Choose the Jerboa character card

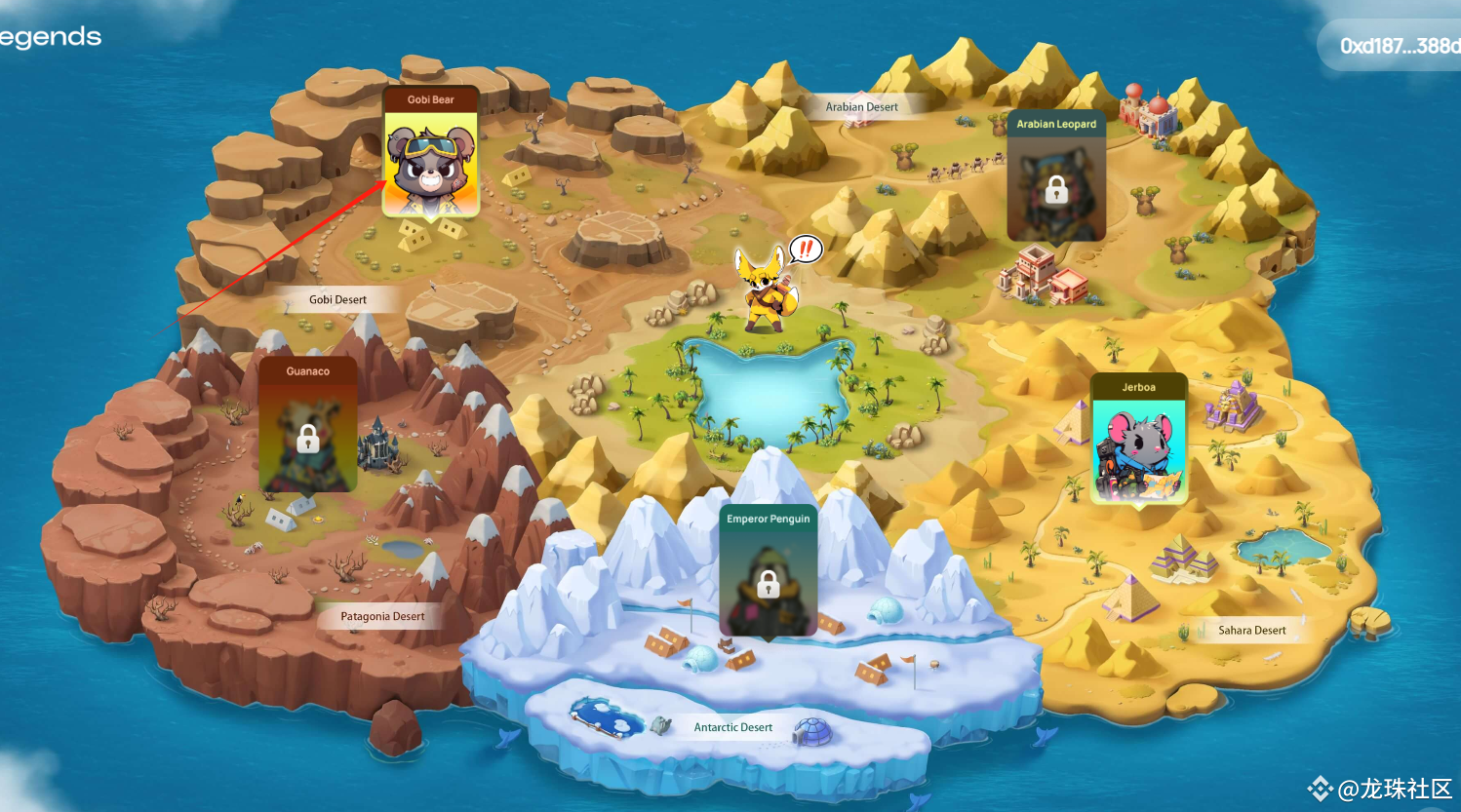[1138, 445]
